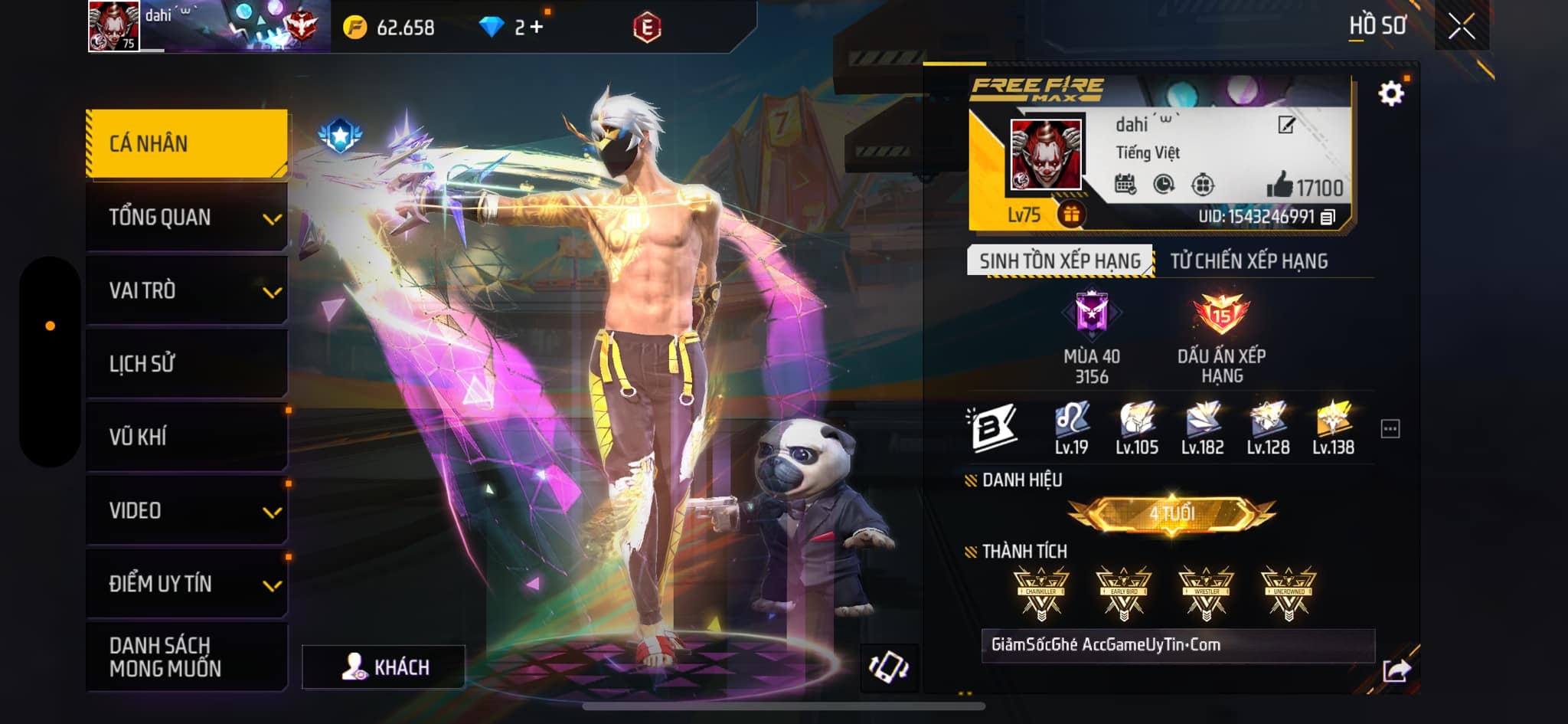The image size is (1568, 724).
Task: Open the Tổng Quan menu section
Action: pos(187,218)
